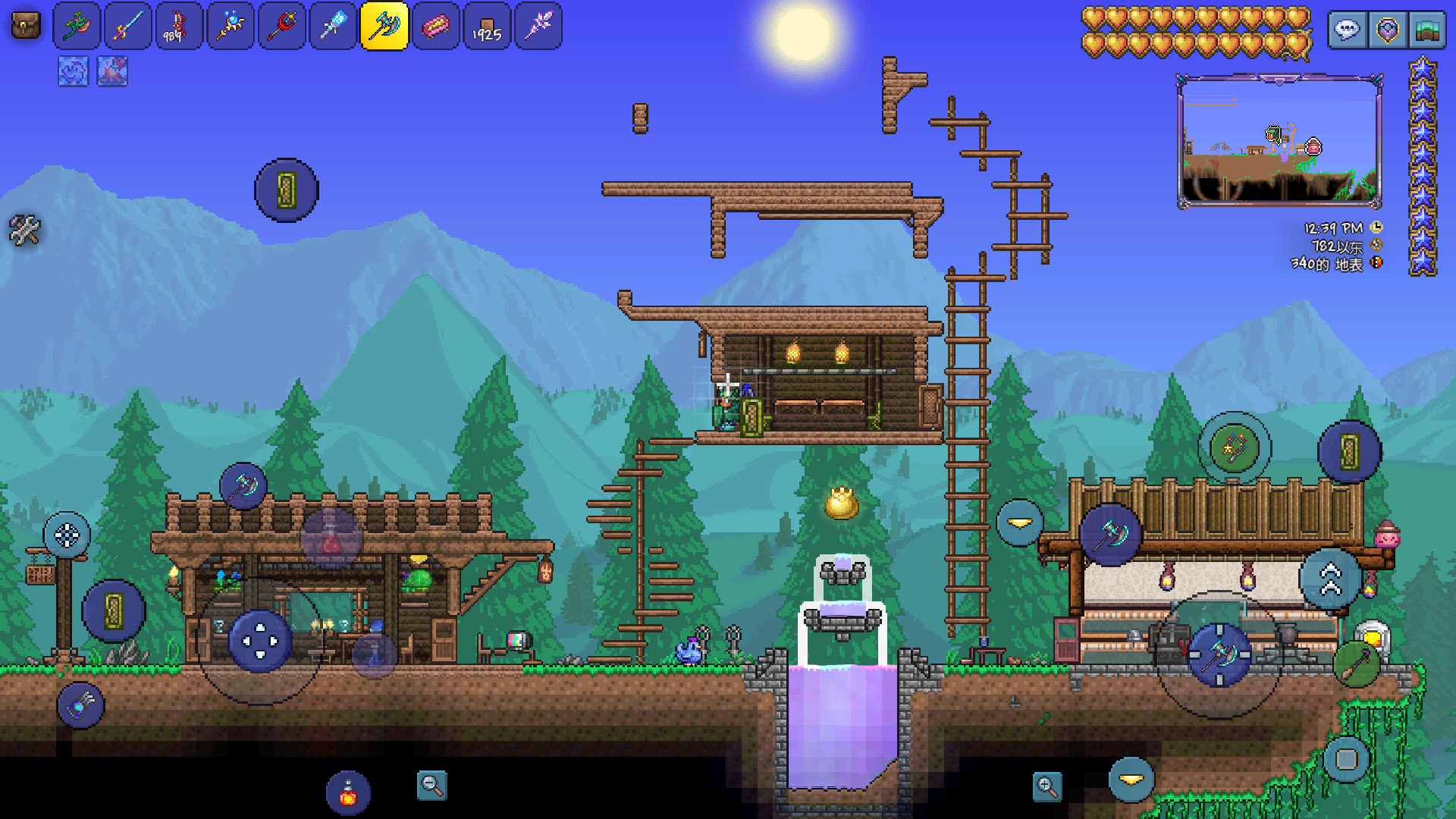The image size is (1456, 819).
Task: Choose the icy blue hammer slot
Action: click(x=333, y=27)
